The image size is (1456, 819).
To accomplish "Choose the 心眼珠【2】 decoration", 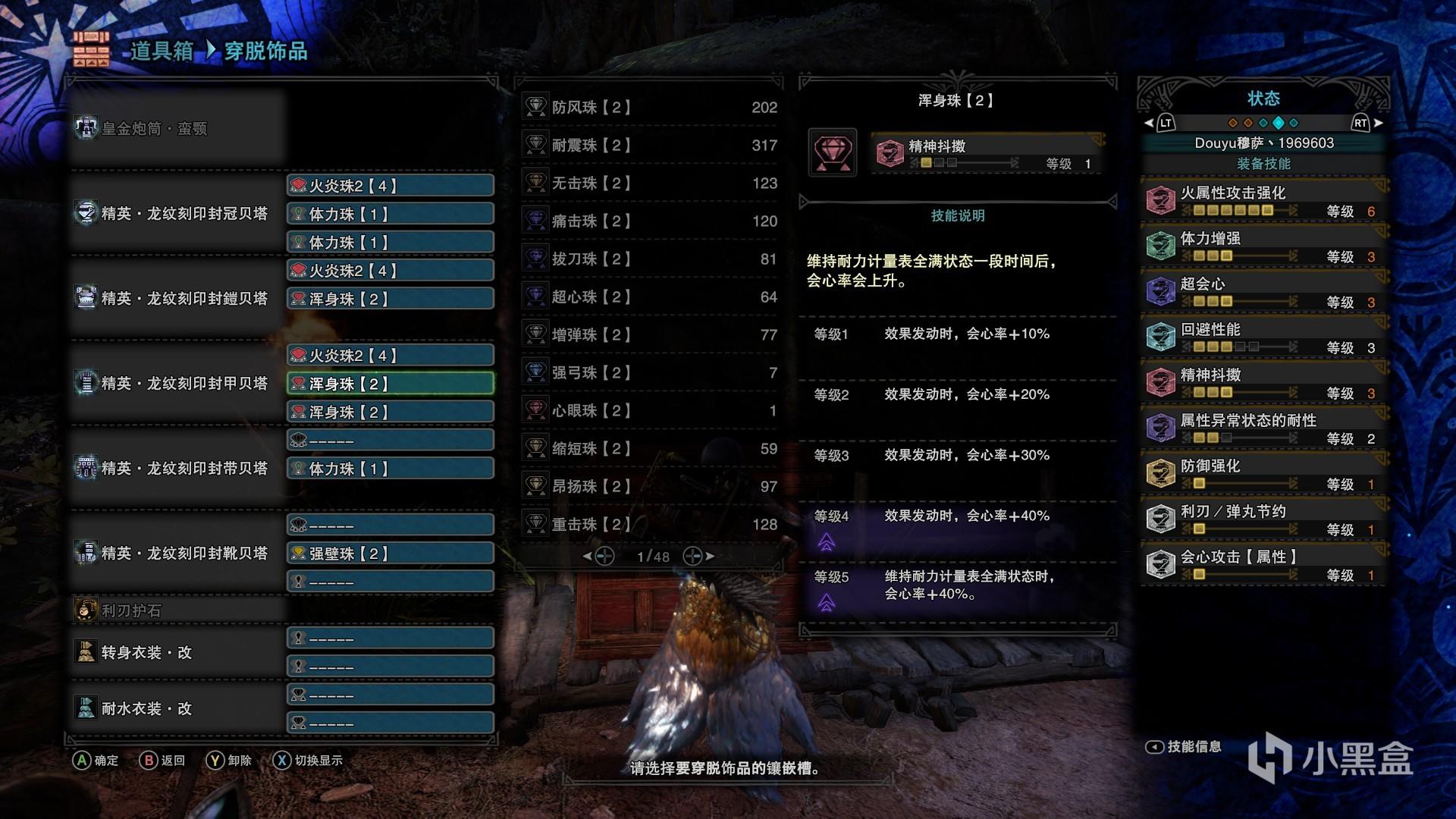I will point(650,410).
